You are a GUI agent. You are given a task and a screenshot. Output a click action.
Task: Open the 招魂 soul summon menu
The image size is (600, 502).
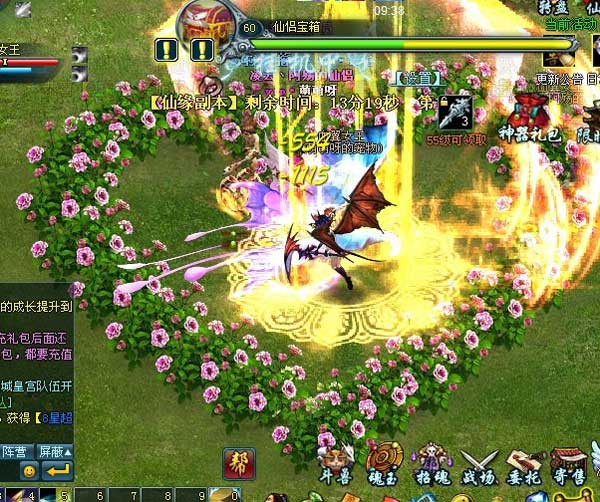point(432,464)
